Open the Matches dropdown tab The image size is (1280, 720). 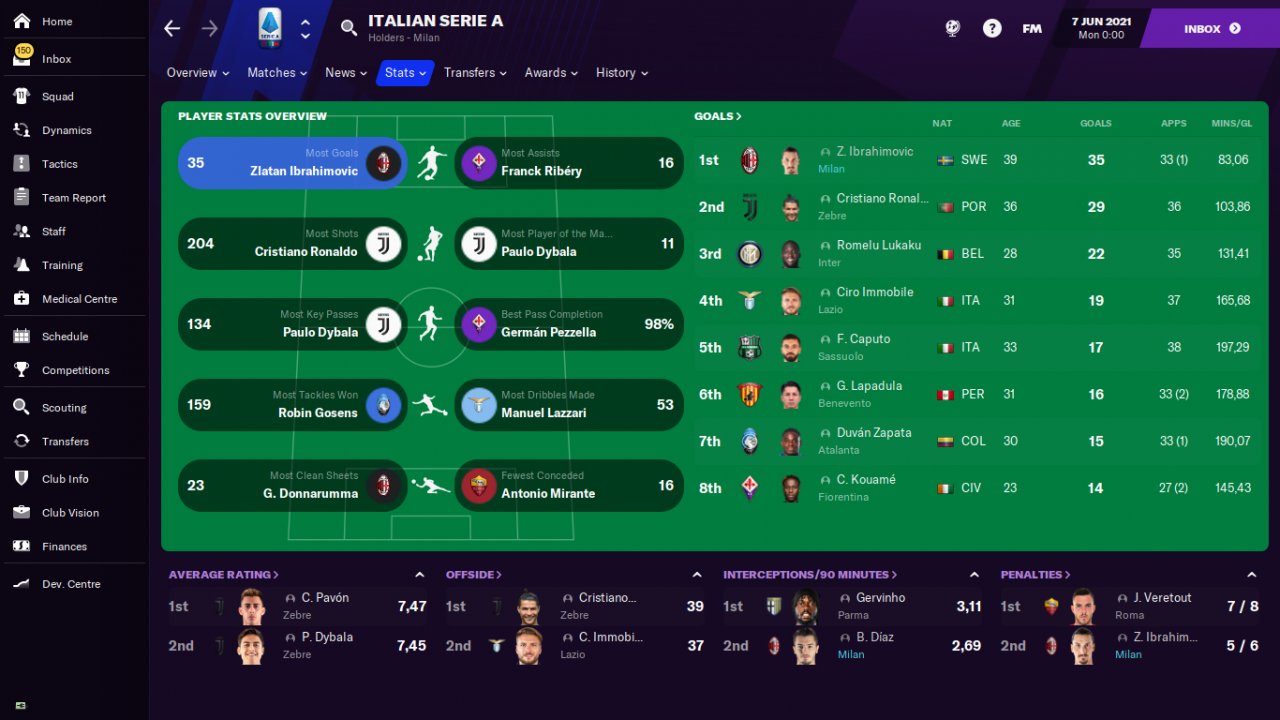[277, 73]
